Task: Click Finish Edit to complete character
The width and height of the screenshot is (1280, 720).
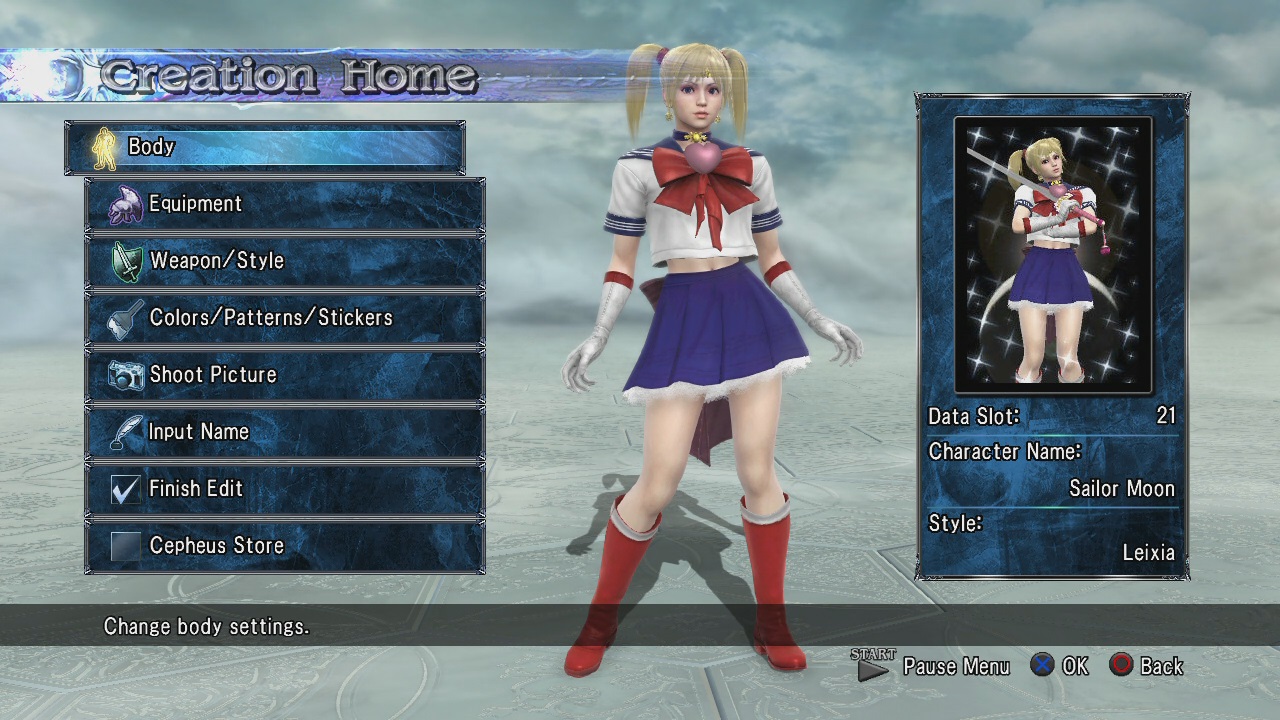Action: [285, 489]
